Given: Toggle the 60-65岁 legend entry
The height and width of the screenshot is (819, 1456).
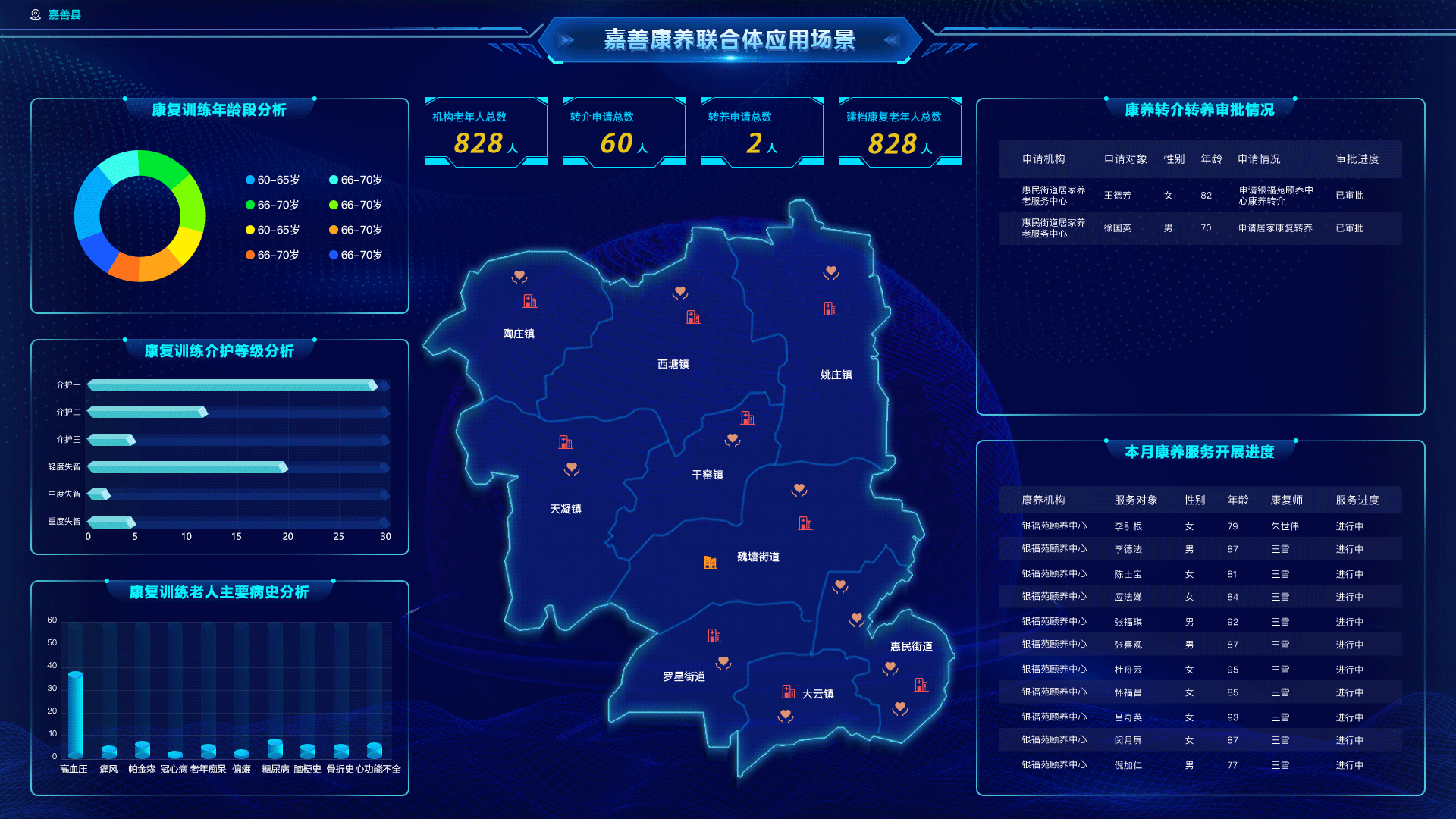Looking at the screenshot, I should click(x=271, y=180).
